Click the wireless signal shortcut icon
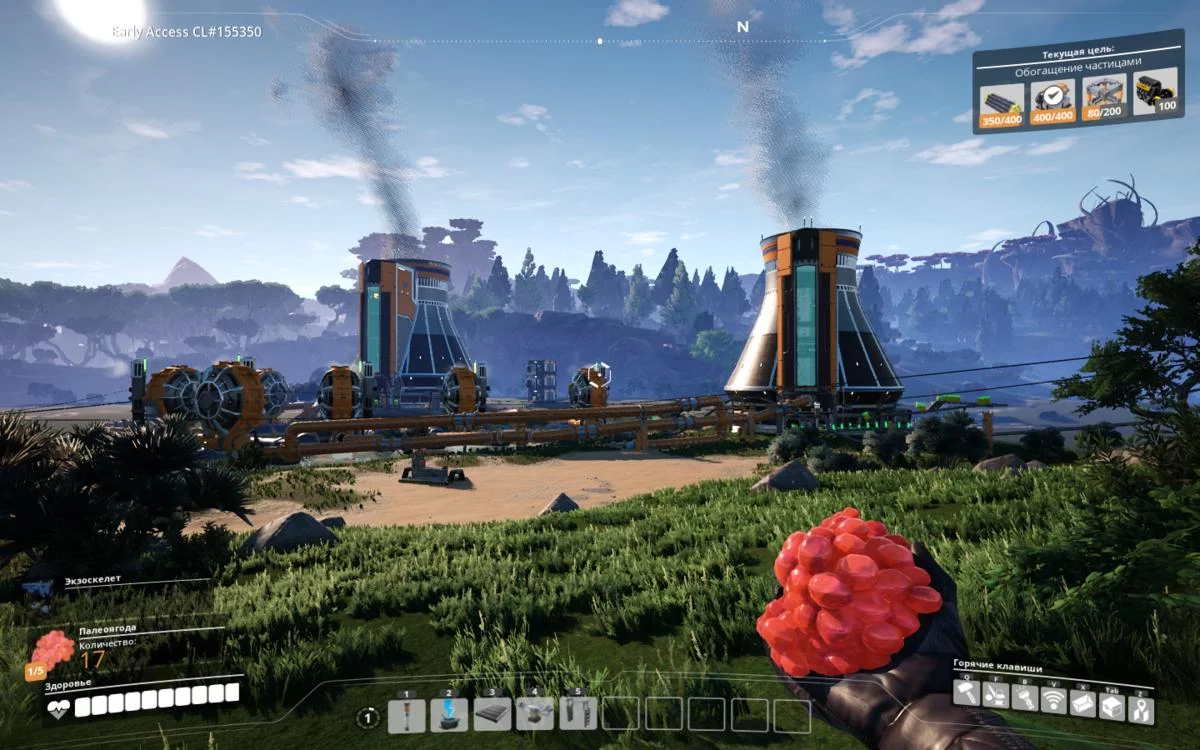The image size is (1200, 750). (1054, 700)
